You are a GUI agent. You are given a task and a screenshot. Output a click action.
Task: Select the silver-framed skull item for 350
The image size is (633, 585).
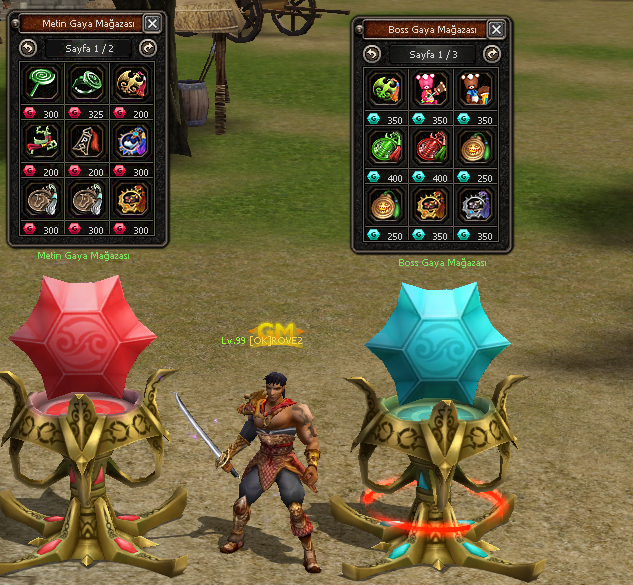coord(475,203)
